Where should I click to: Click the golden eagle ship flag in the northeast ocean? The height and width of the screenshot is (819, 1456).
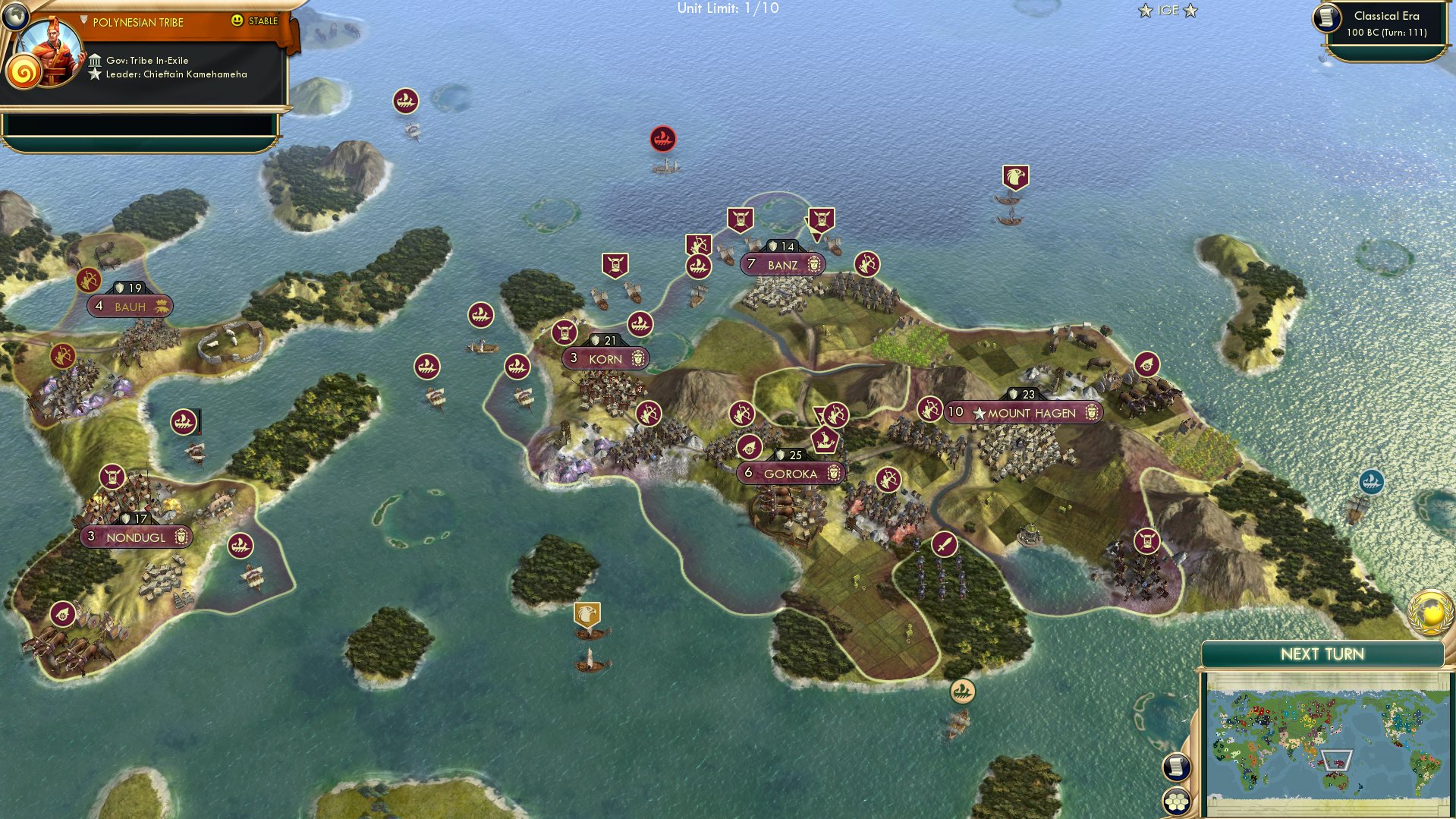(x=1014, y=176)
